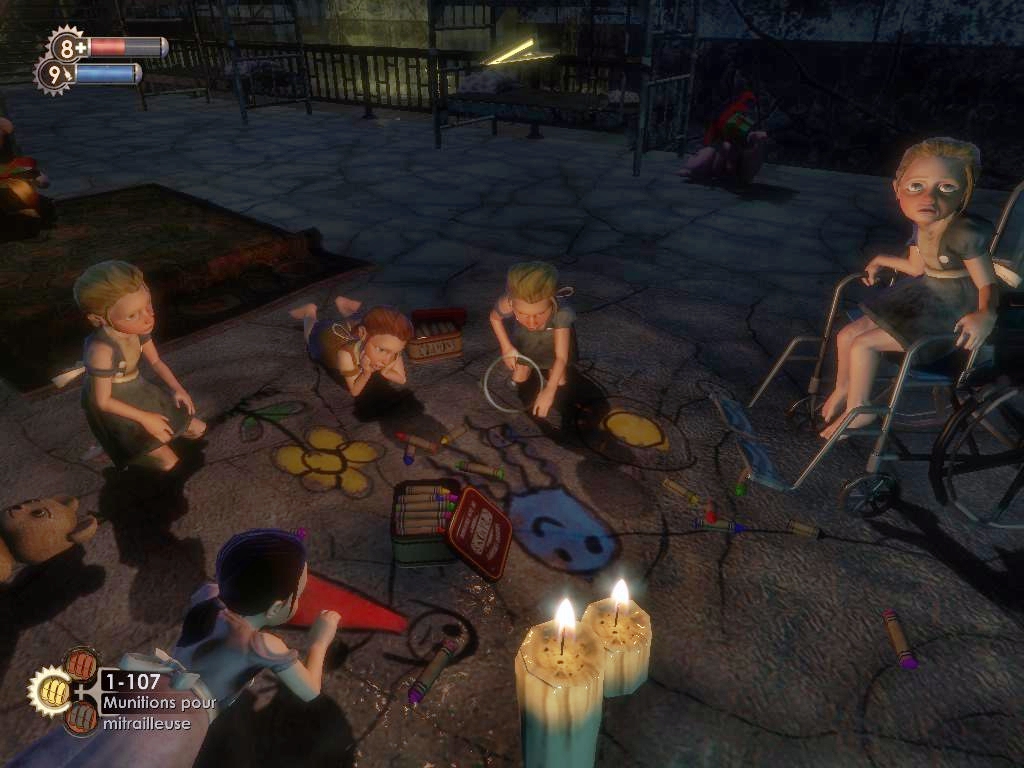The image size is (1024, 768).
Task: Switch to the lower grey-tipped ammo icon
Action: point(80,716)
